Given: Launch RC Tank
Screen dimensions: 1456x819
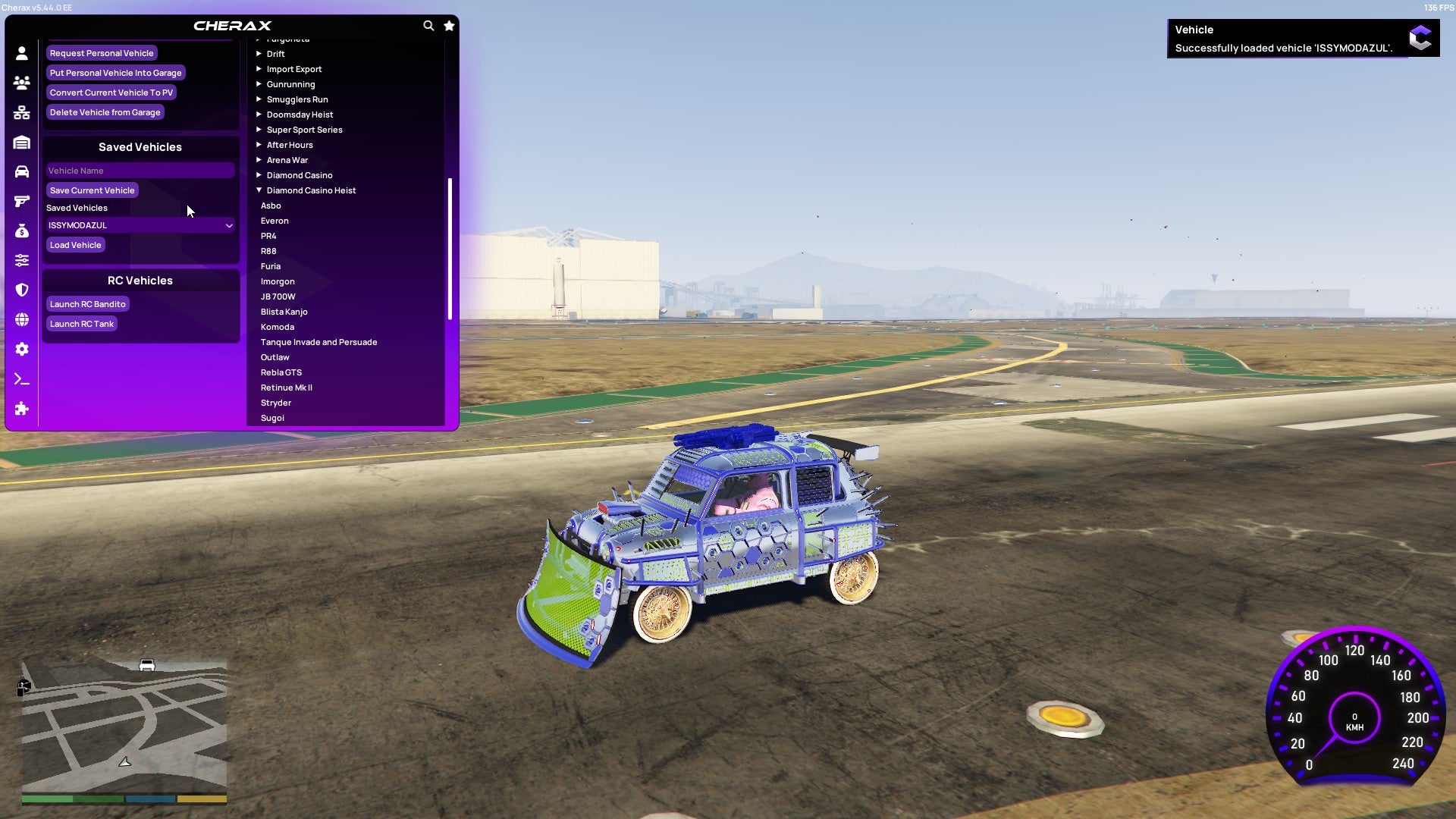Looking at the screenshot, I should [81, 324].
